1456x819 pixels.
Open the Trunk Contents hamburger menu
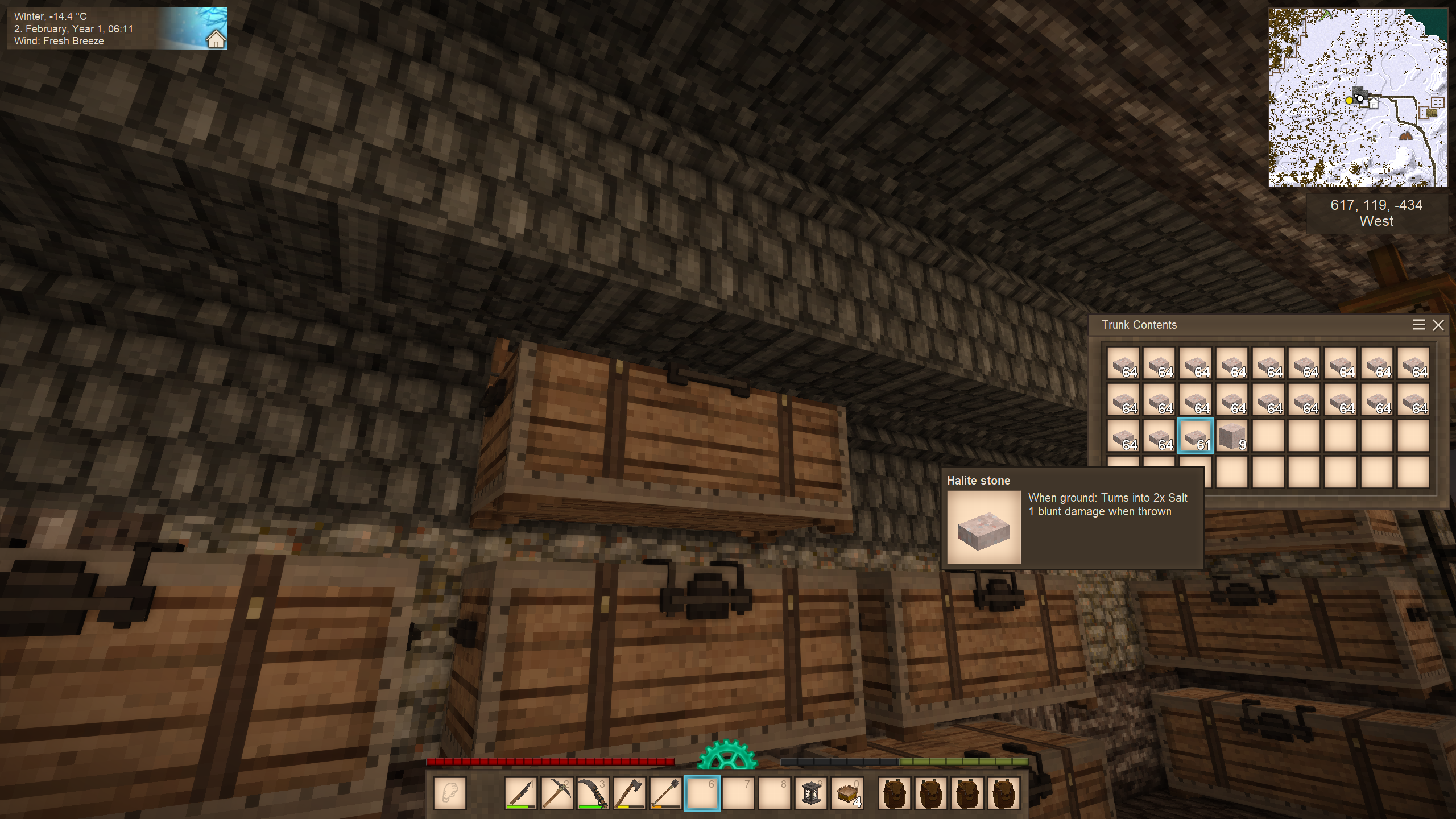(1419, 325)
